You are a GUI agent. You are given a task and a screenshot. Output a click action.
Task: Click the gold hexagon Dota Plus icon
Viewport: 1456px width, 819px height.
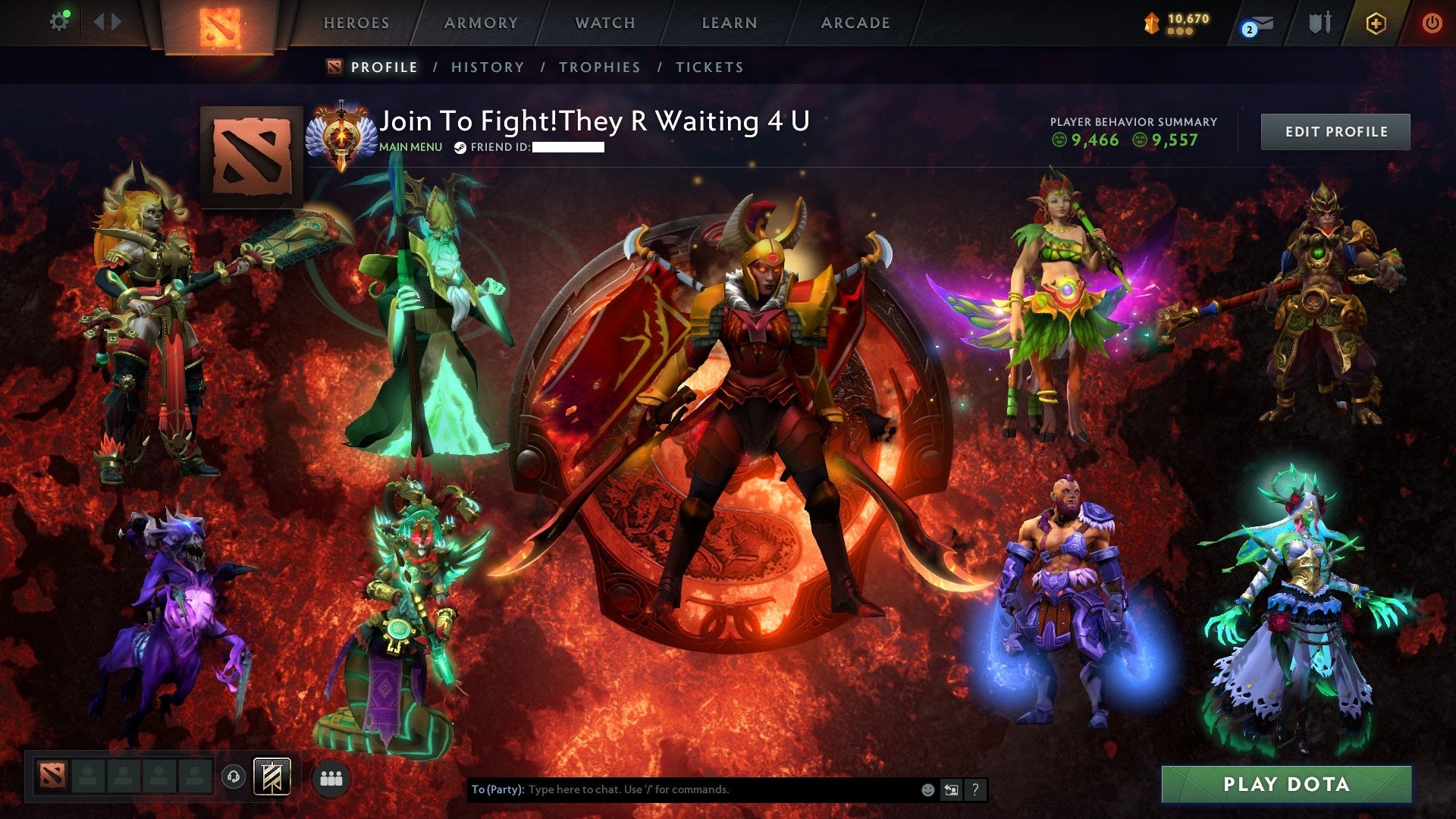[1376, 23]
